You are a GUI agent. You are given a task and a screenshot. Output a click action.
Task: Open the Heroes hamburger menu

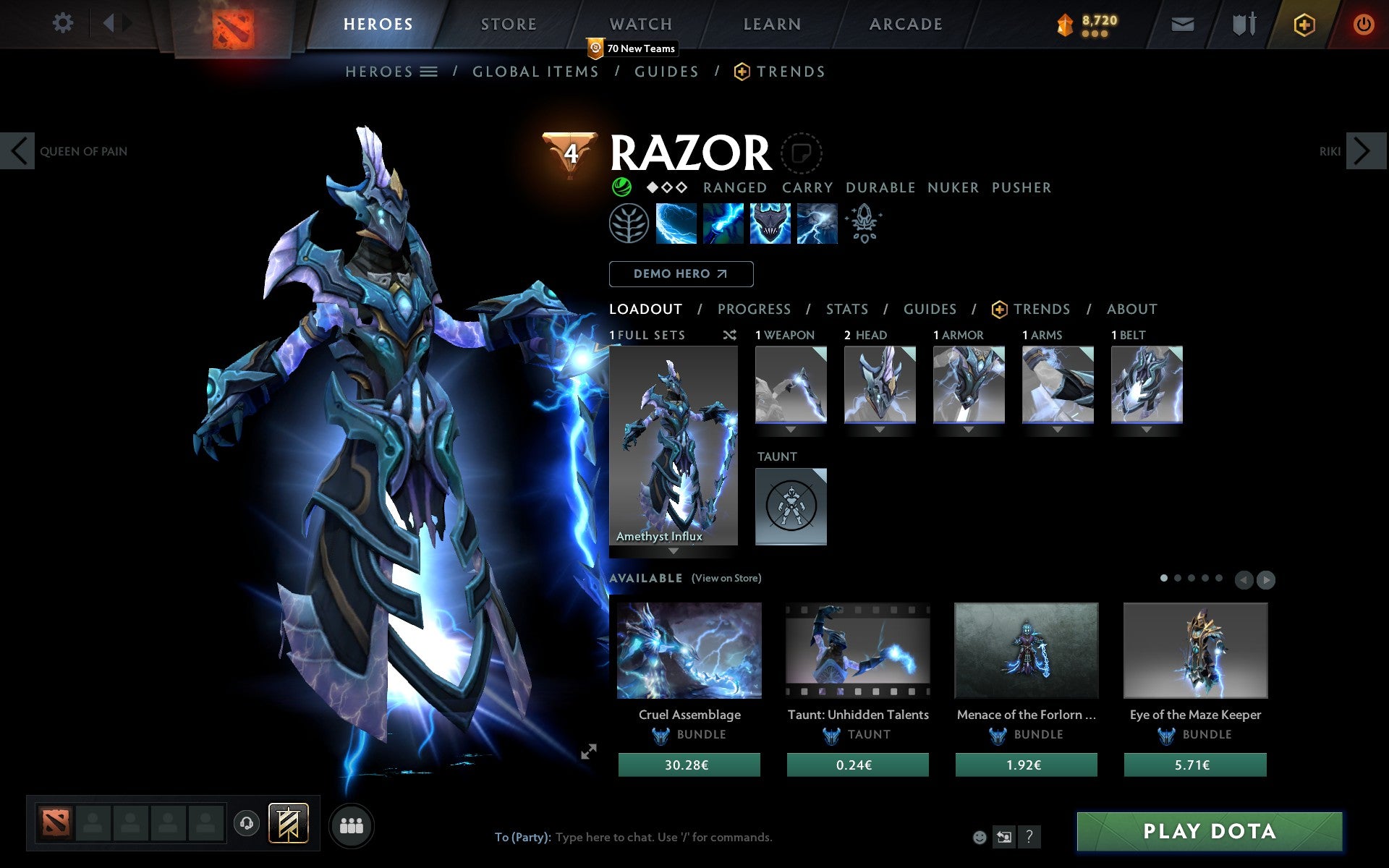(429, 72)
